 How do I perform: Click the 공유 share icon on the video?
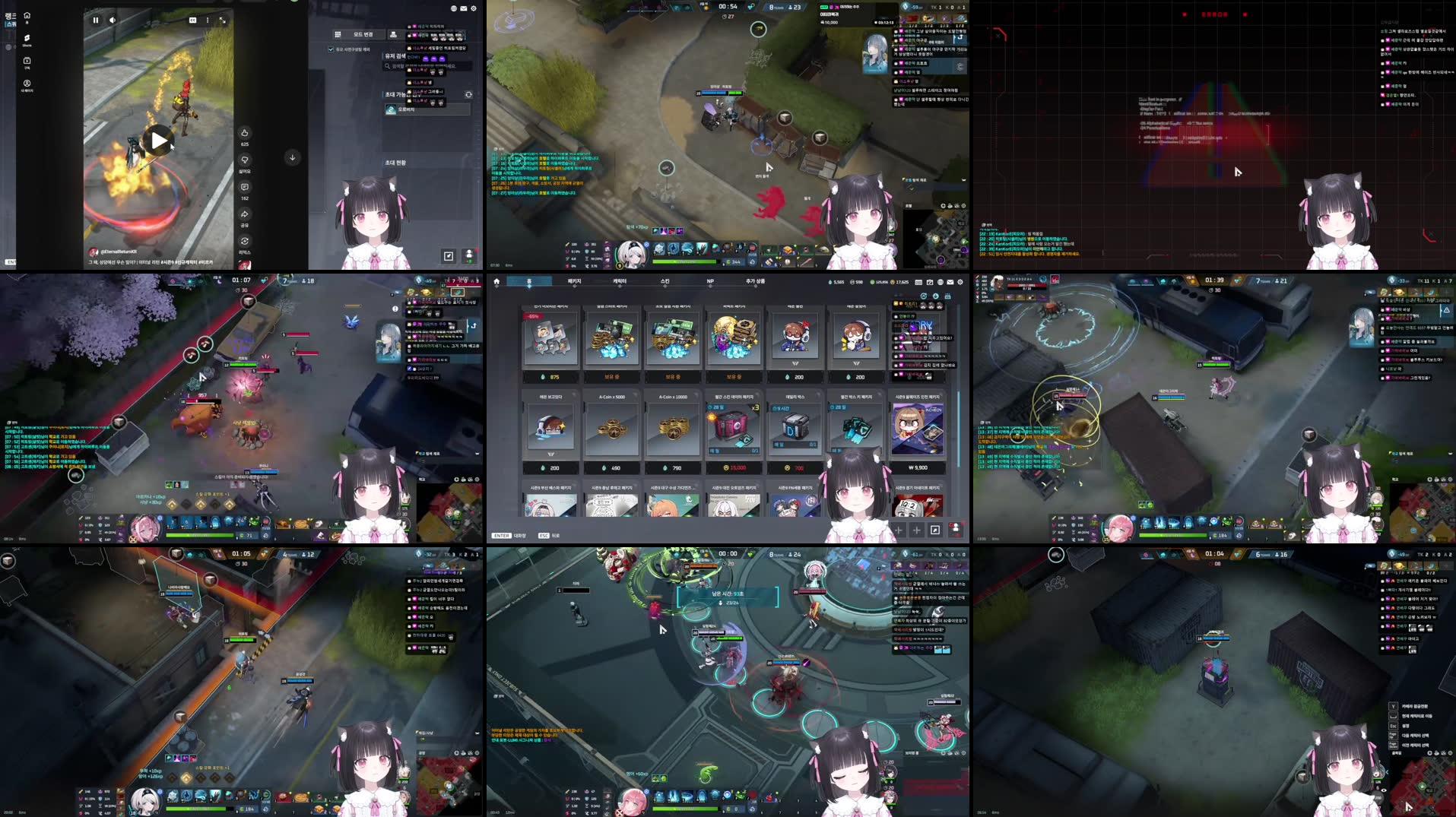(244, 214)
